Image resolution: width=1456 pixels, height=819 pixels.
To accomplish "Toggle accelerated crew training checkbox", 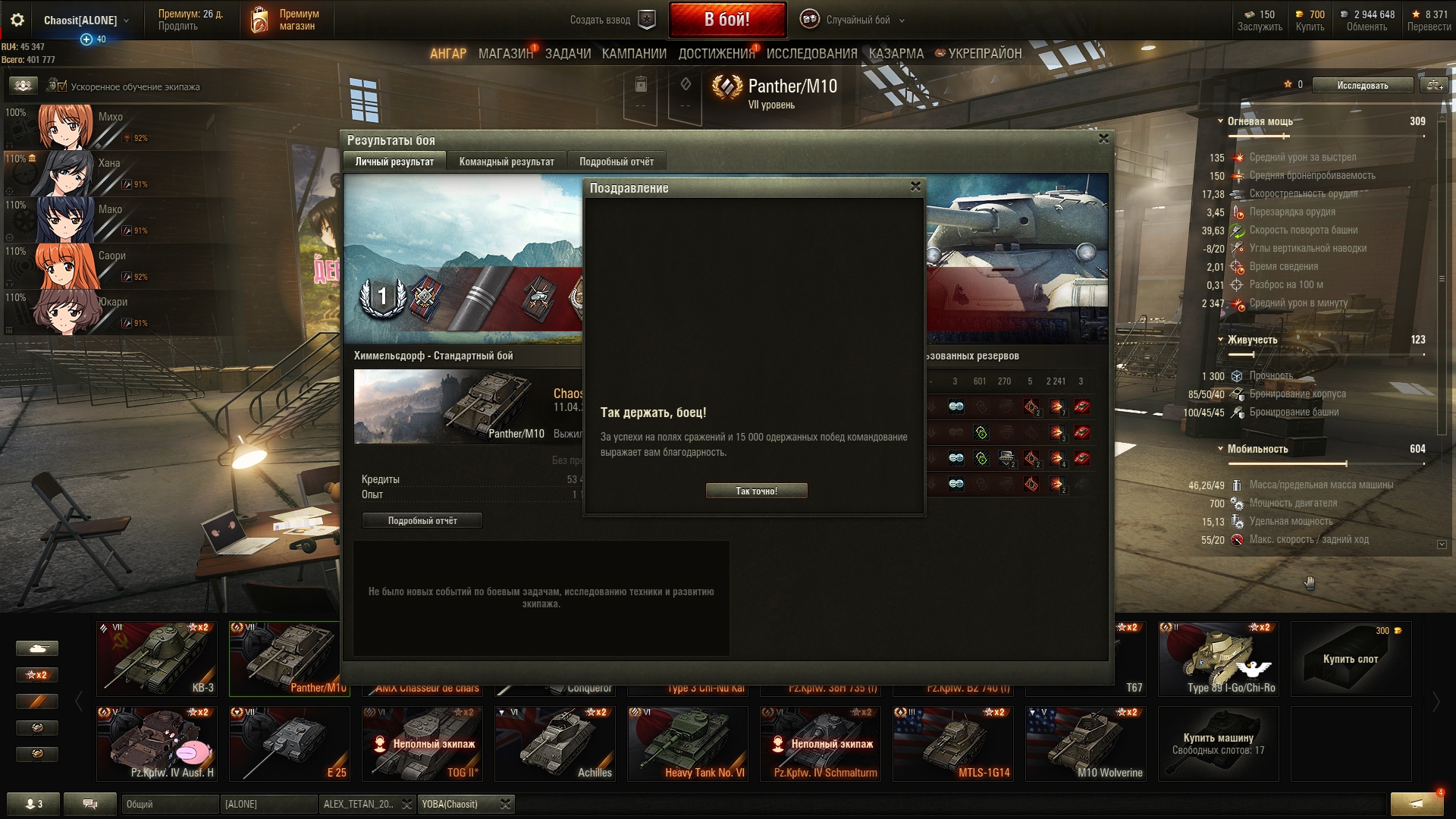I will [62, 86].
